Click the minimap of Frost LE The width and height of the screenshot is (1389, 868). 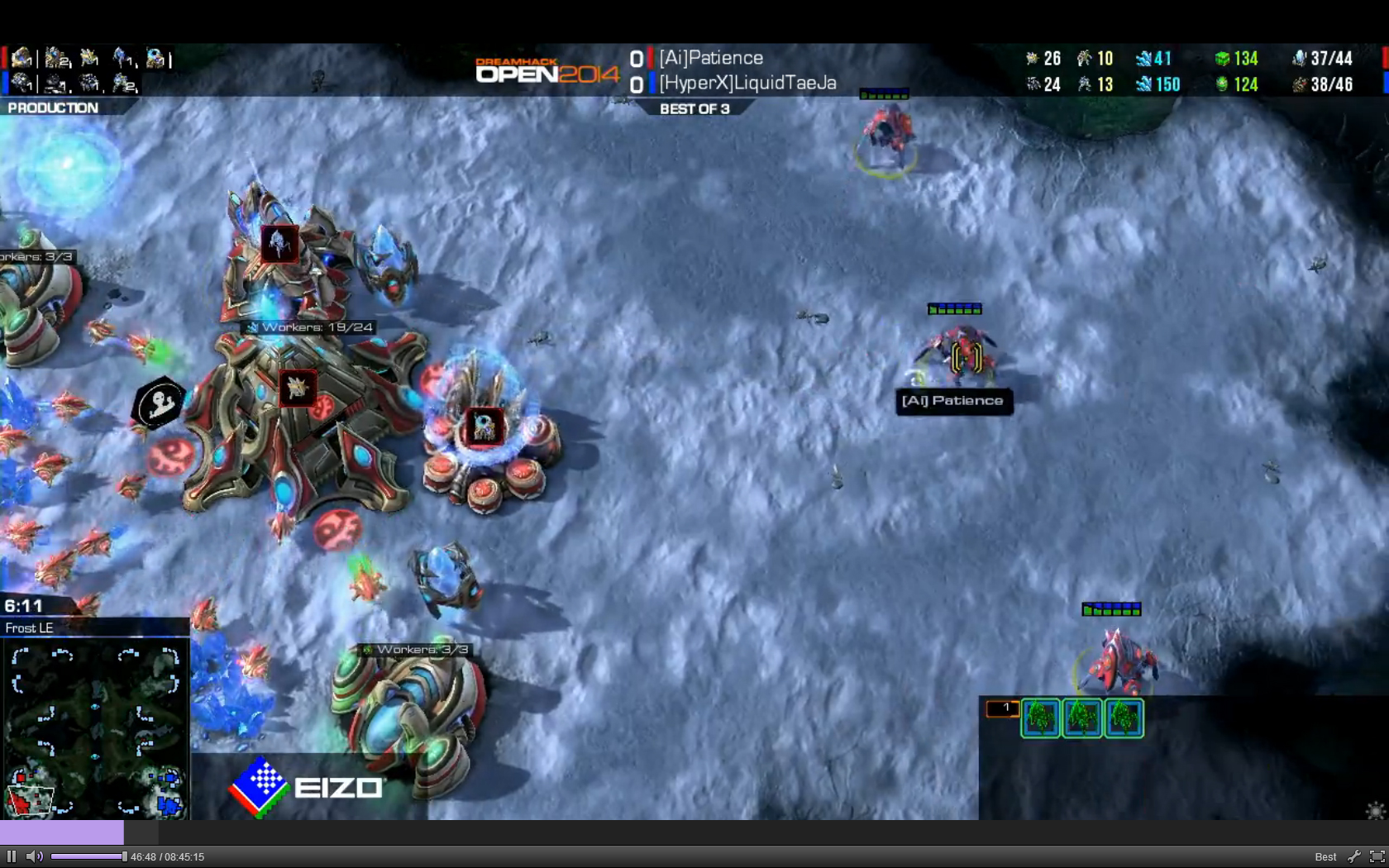pos(94,729)
